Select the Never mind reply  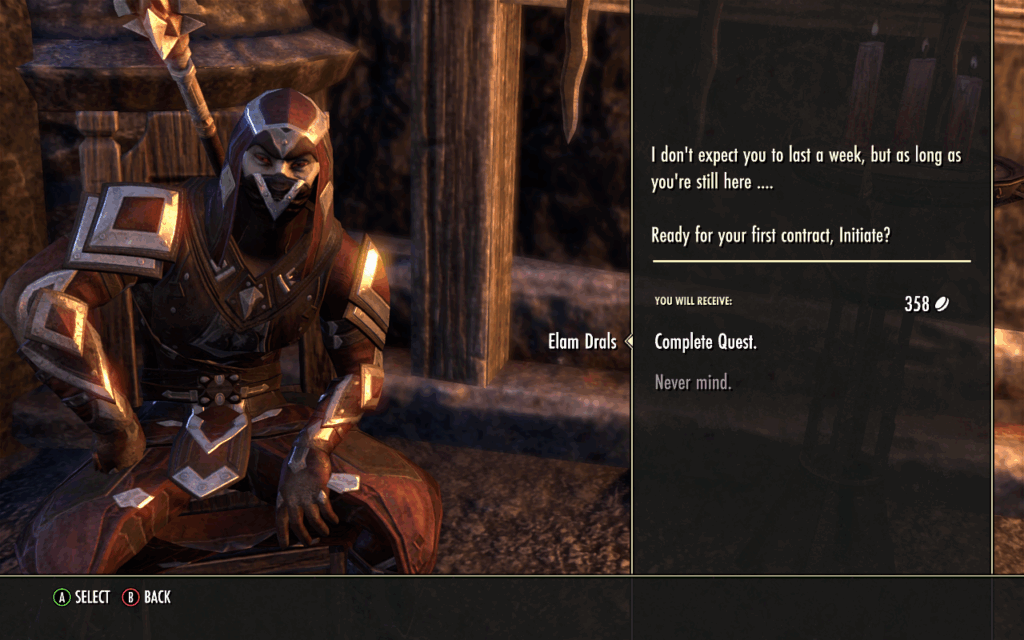coord(692,382)
